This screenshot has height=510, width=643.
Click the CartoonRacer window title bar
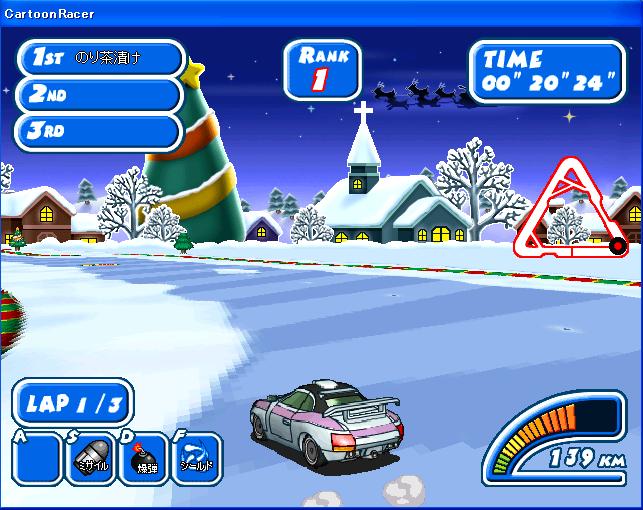point(321,13)
